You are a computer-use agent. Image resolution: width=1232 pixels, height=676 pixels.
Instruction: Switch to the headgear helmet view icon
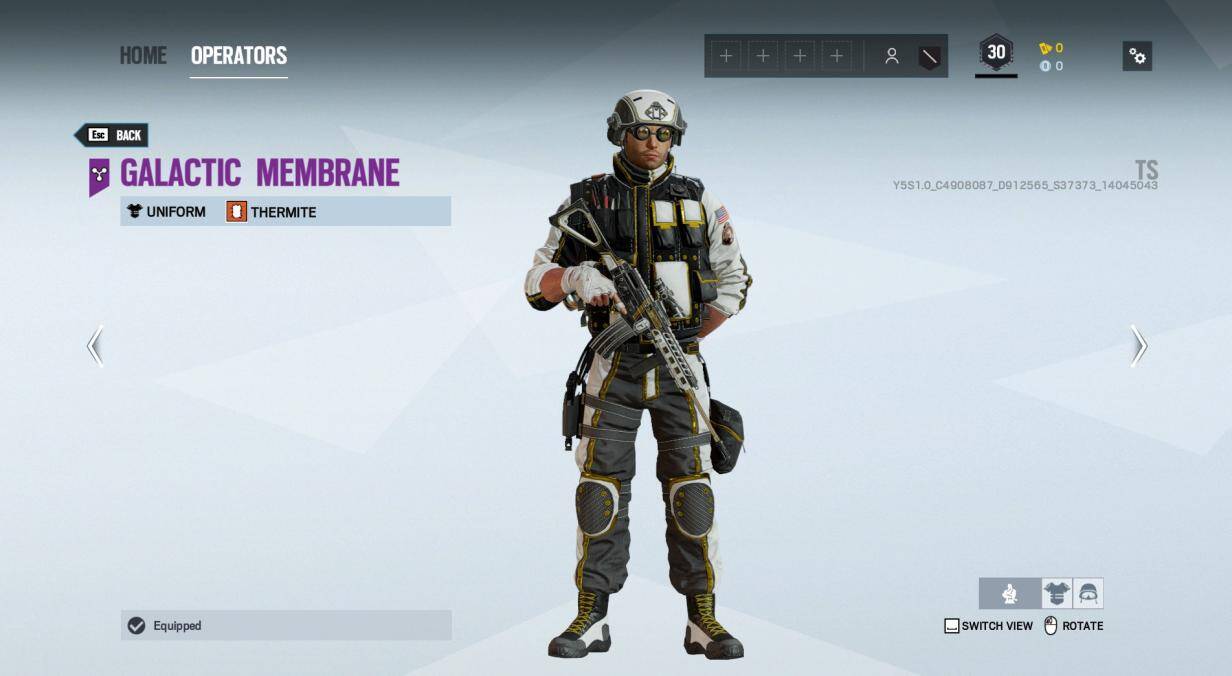click(1088, 594)
